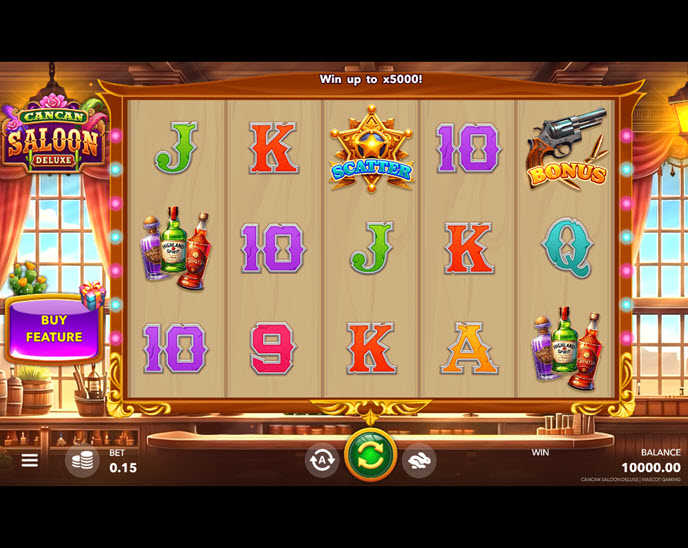Activate the autoplay button

[322, 460]
